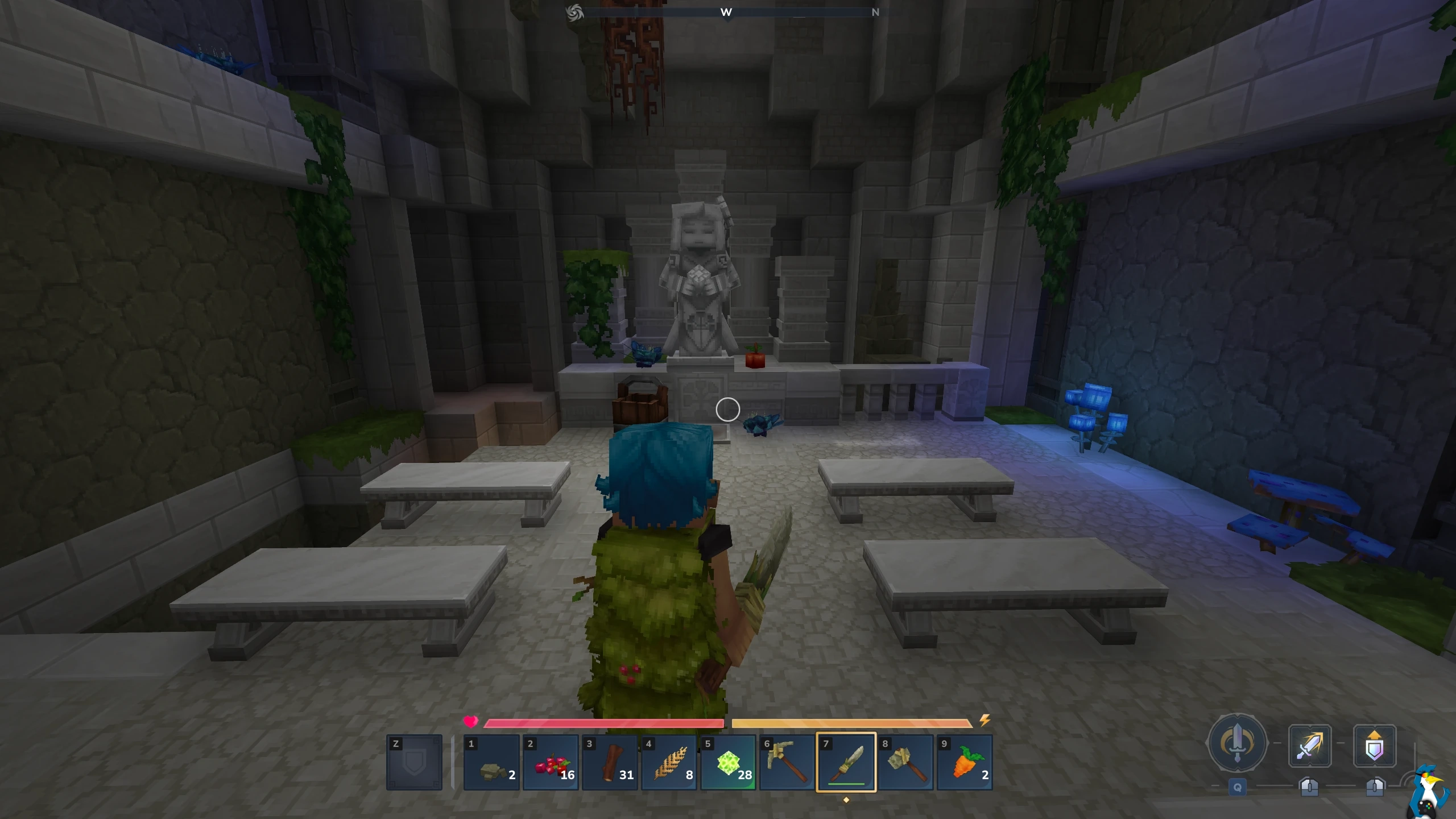Image resolution: width=1456 pixels, height=819 pixels.
Task: Select the wood log stack
Action: click(x=610, y=763)
